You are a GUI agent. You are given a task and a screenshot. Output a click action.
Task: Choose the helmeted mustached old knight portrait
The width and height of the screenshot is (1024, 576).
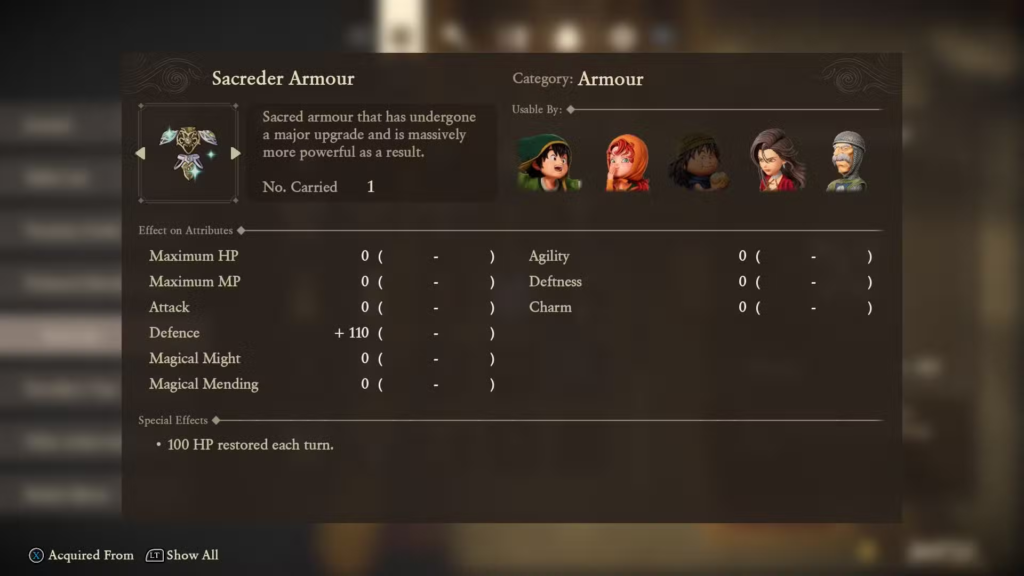click(x=847, y=161)
